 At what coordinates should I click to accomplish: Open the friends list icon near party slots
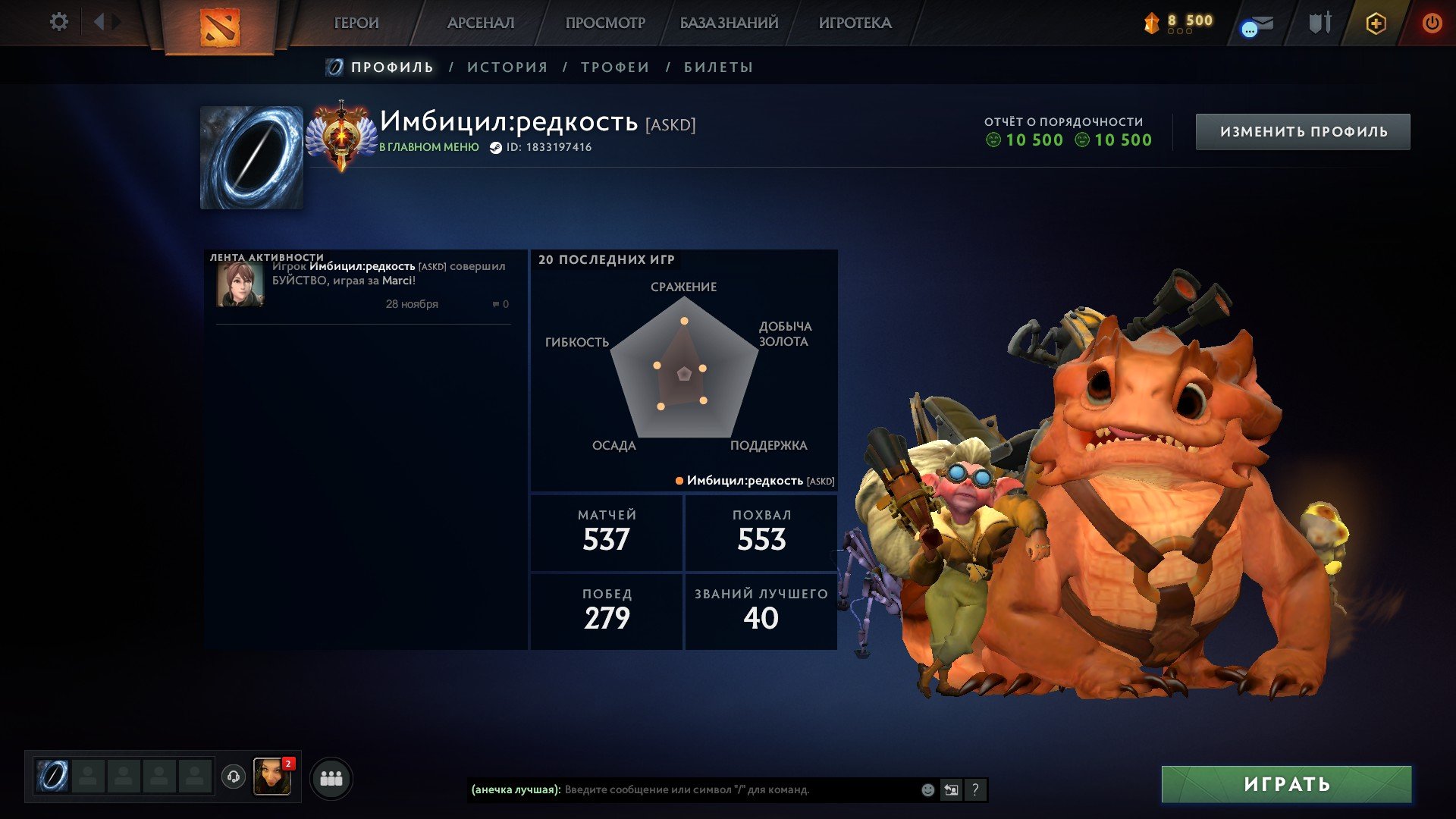click(x=330, y=777)
